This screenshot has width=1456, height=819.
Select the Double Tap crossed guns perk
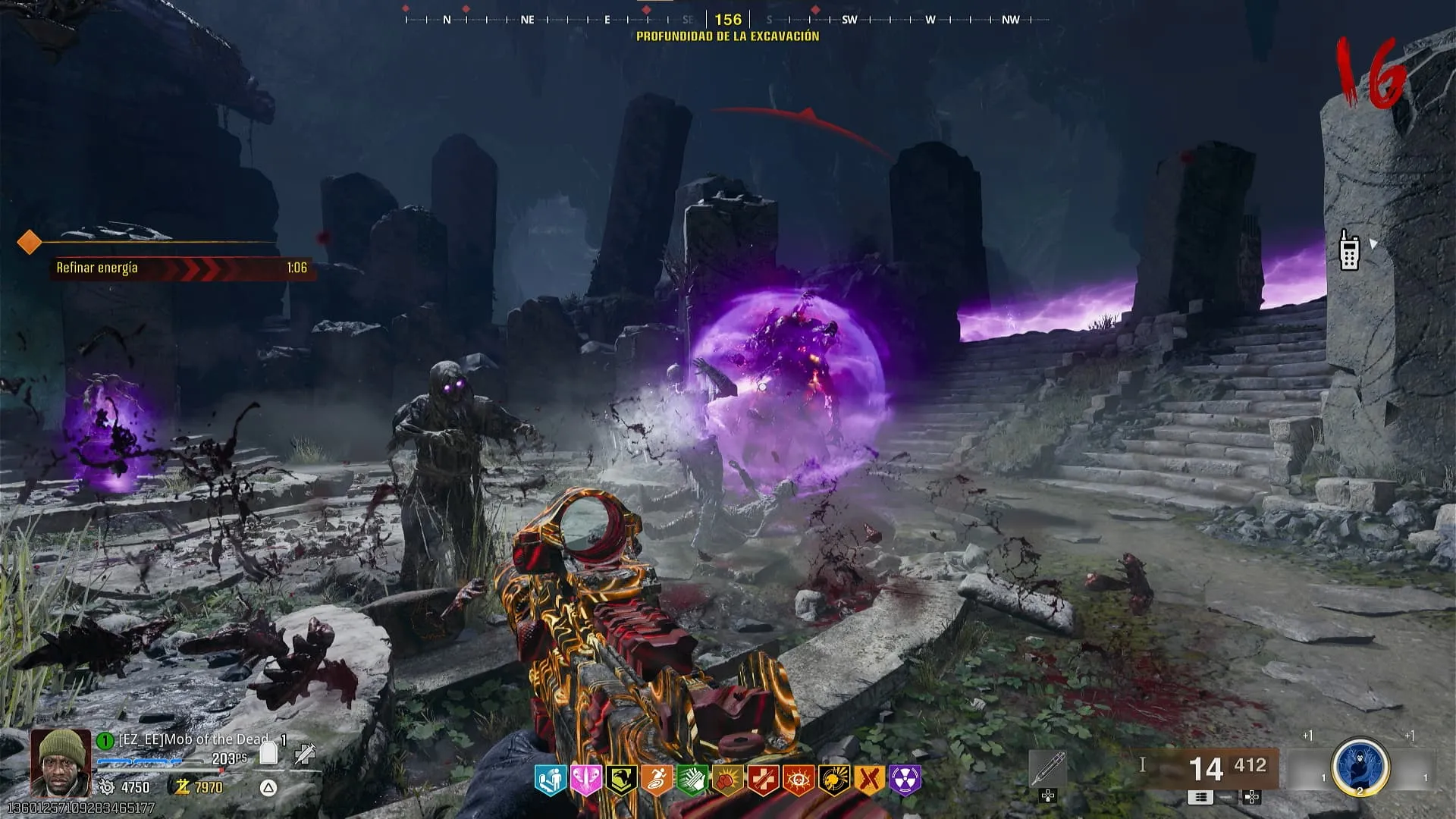click(x=870, y=780)
